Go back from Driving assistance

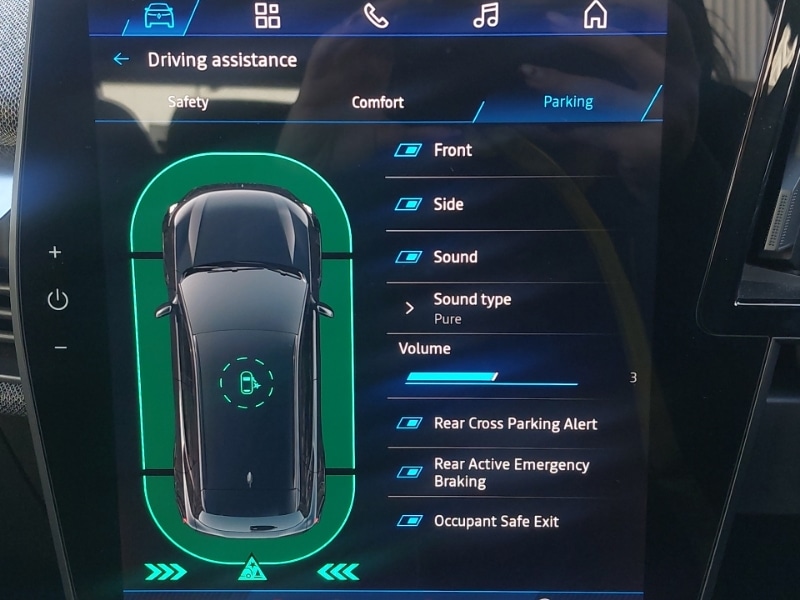point(121,60)
